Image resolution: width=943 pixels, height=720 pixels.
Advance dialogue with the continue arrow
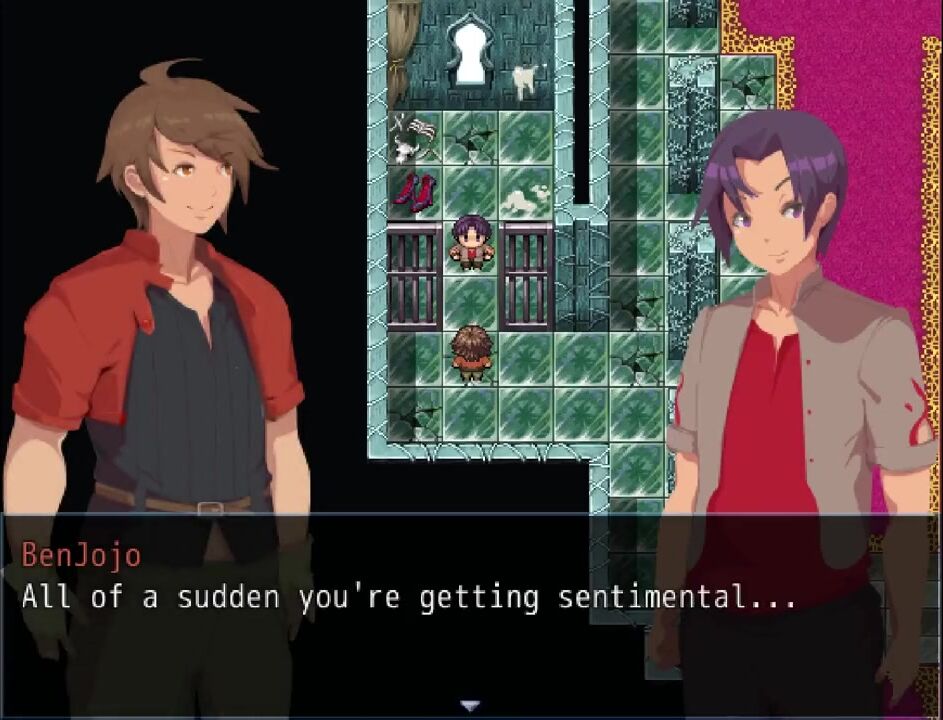point(471,706)
